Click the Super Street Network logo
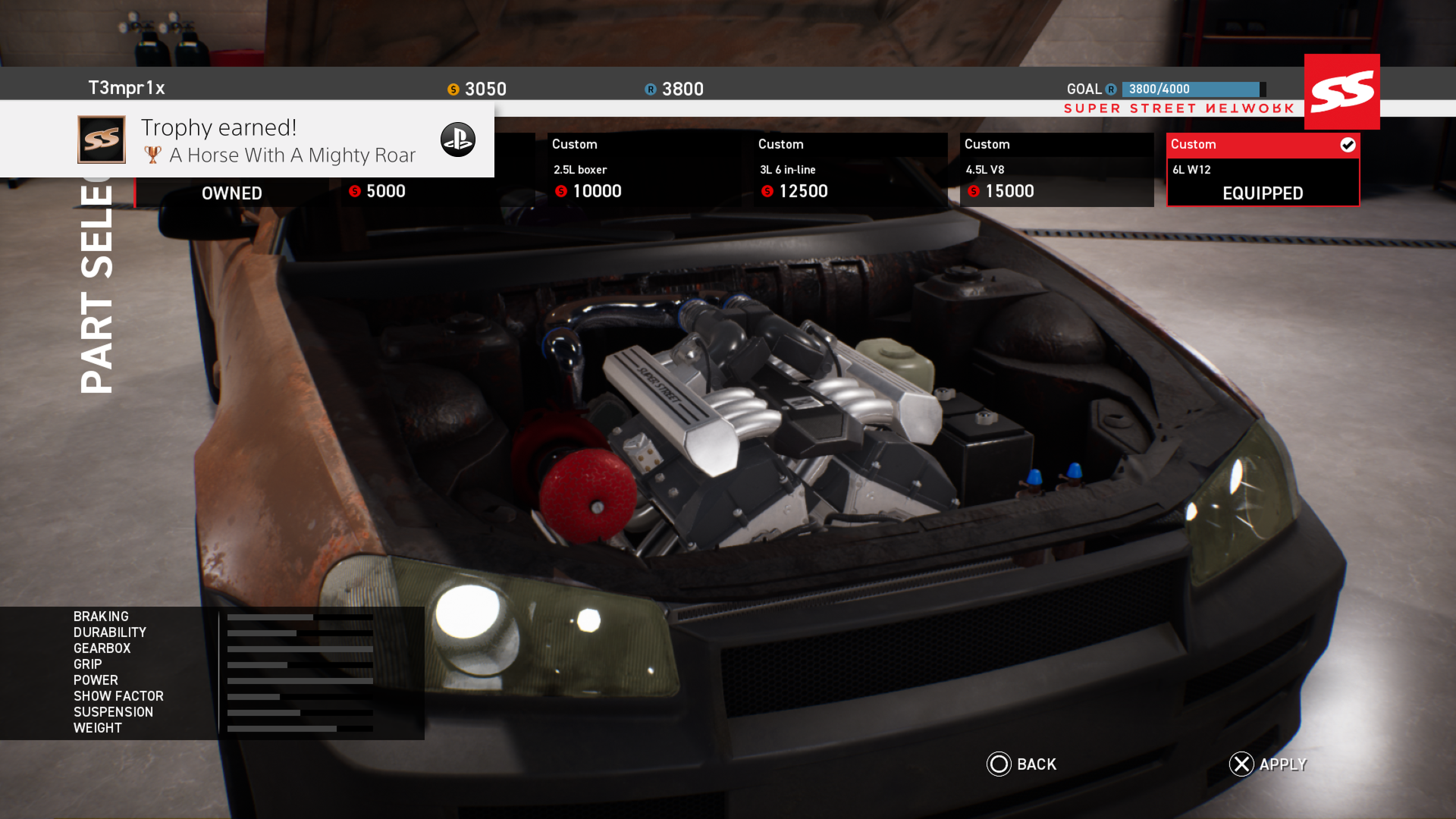Screen dimensions: 1456x819 click(1341, 92)
